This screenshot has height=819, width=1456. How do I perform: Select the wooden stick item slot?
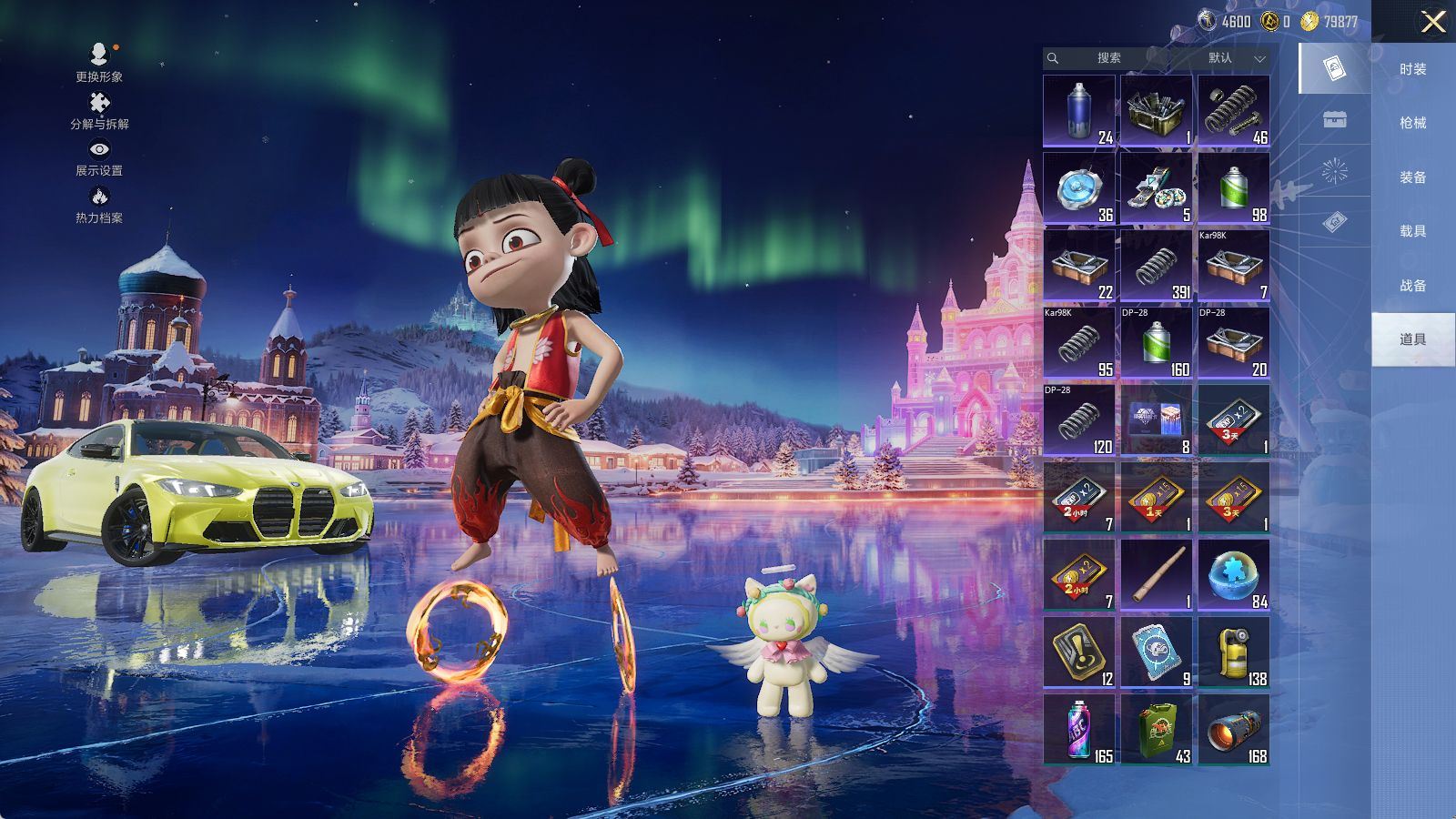[1156, 575]
